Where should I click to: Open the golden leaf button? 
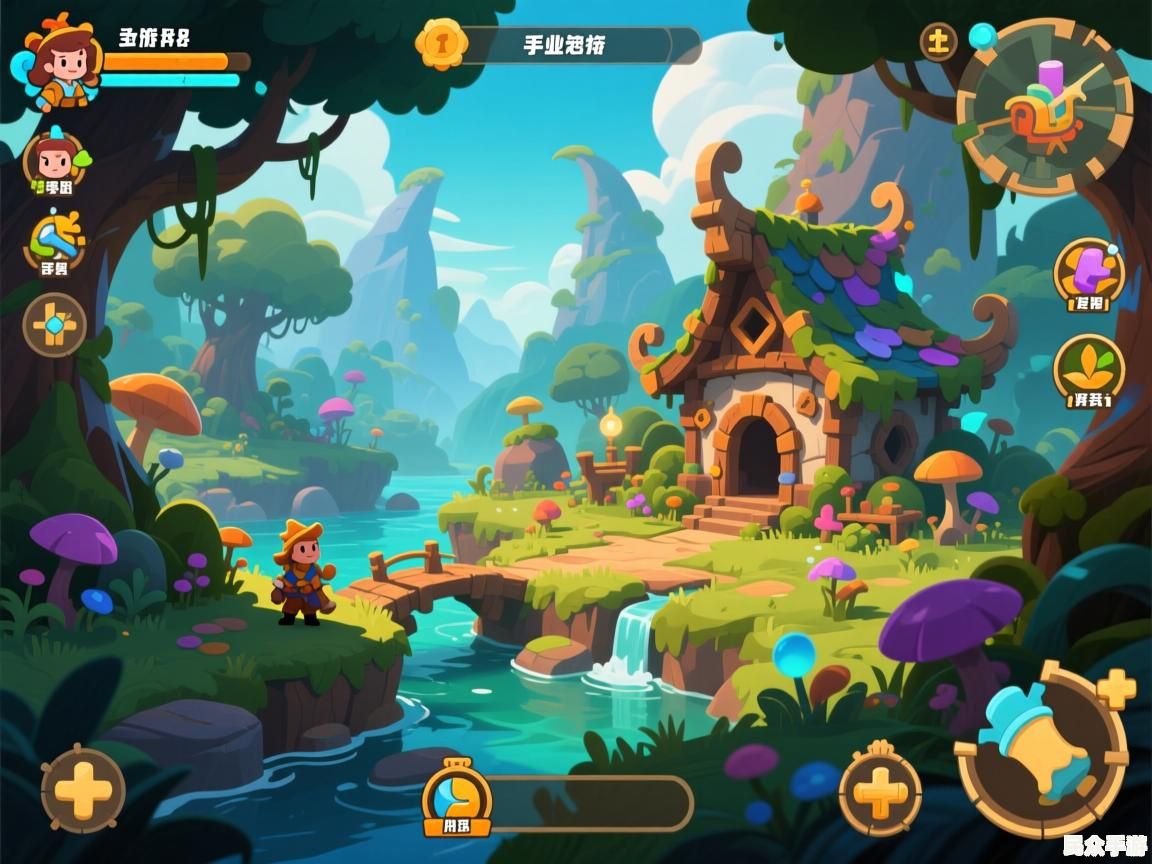[x=1089, y=371]
